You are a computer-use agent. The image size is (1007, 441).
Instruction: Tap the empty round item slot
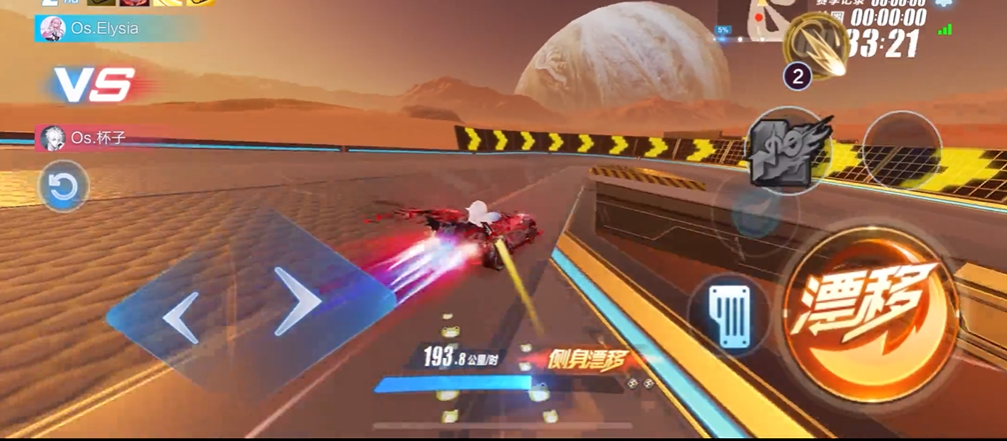[x=901, y=151]
